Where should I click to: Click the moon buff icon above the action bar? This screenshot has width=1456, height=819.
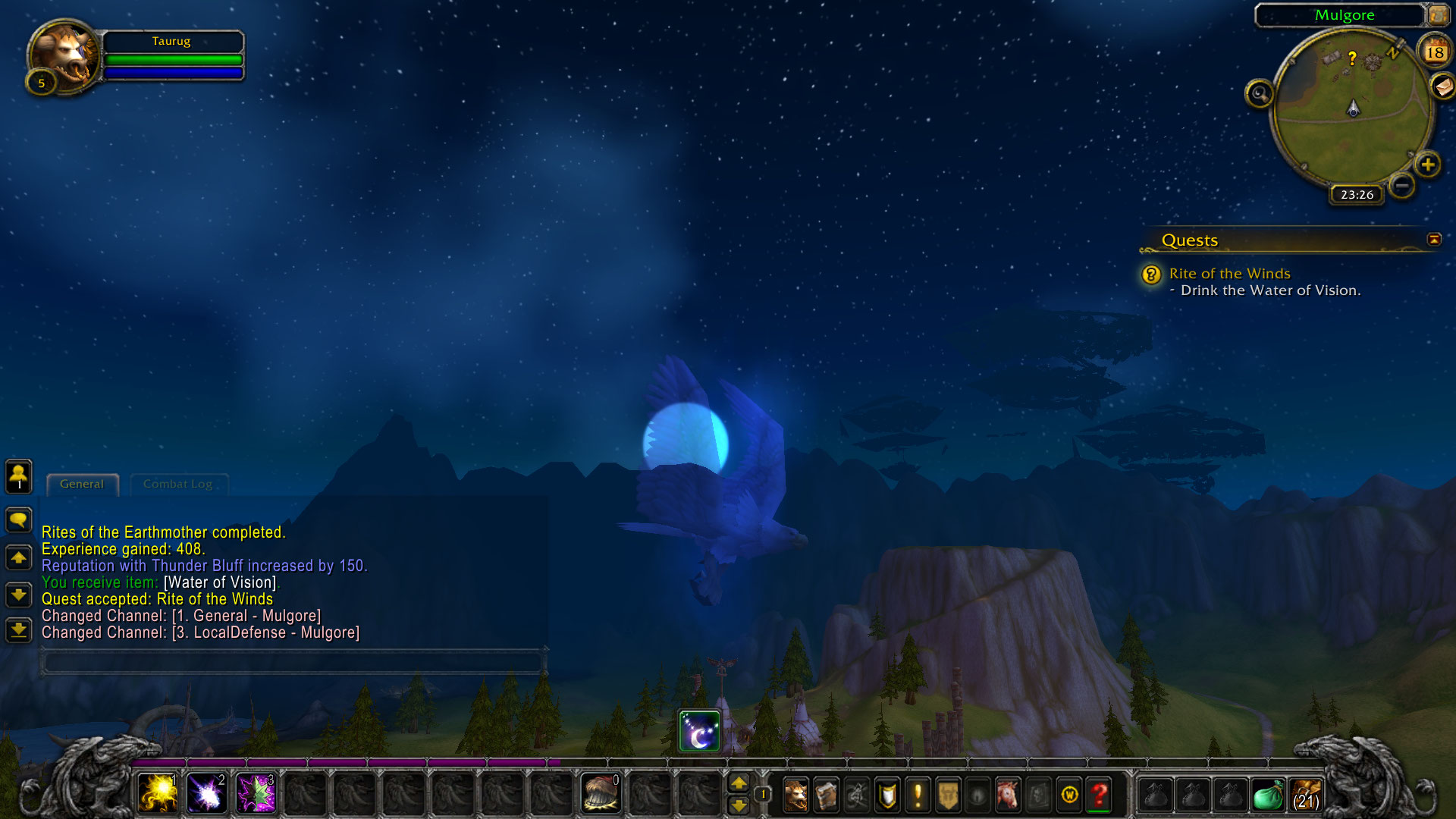click(699, 731)
